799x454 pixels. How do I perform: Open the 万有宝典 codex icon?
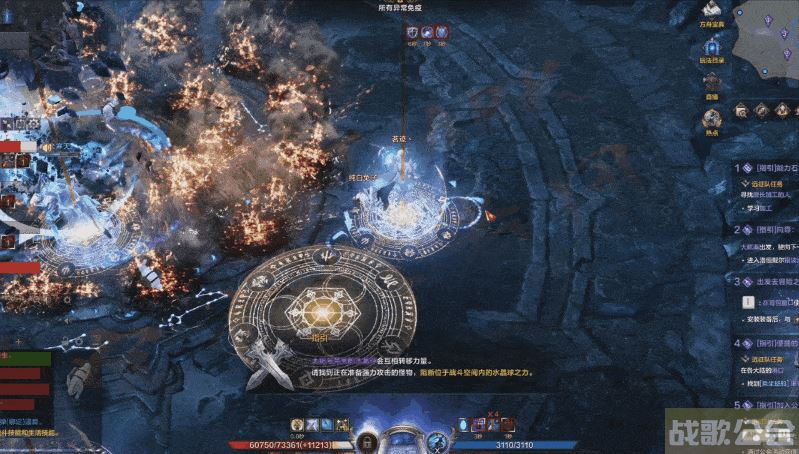711,12
